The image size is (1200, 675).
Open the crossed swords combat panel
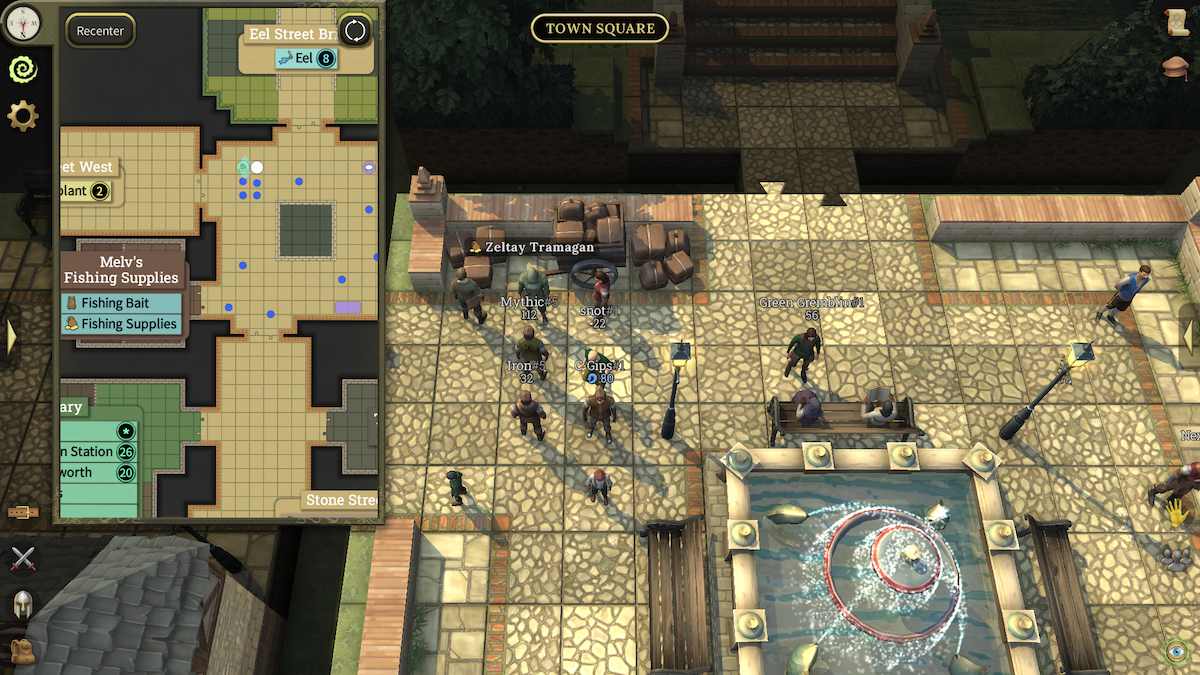22,558
